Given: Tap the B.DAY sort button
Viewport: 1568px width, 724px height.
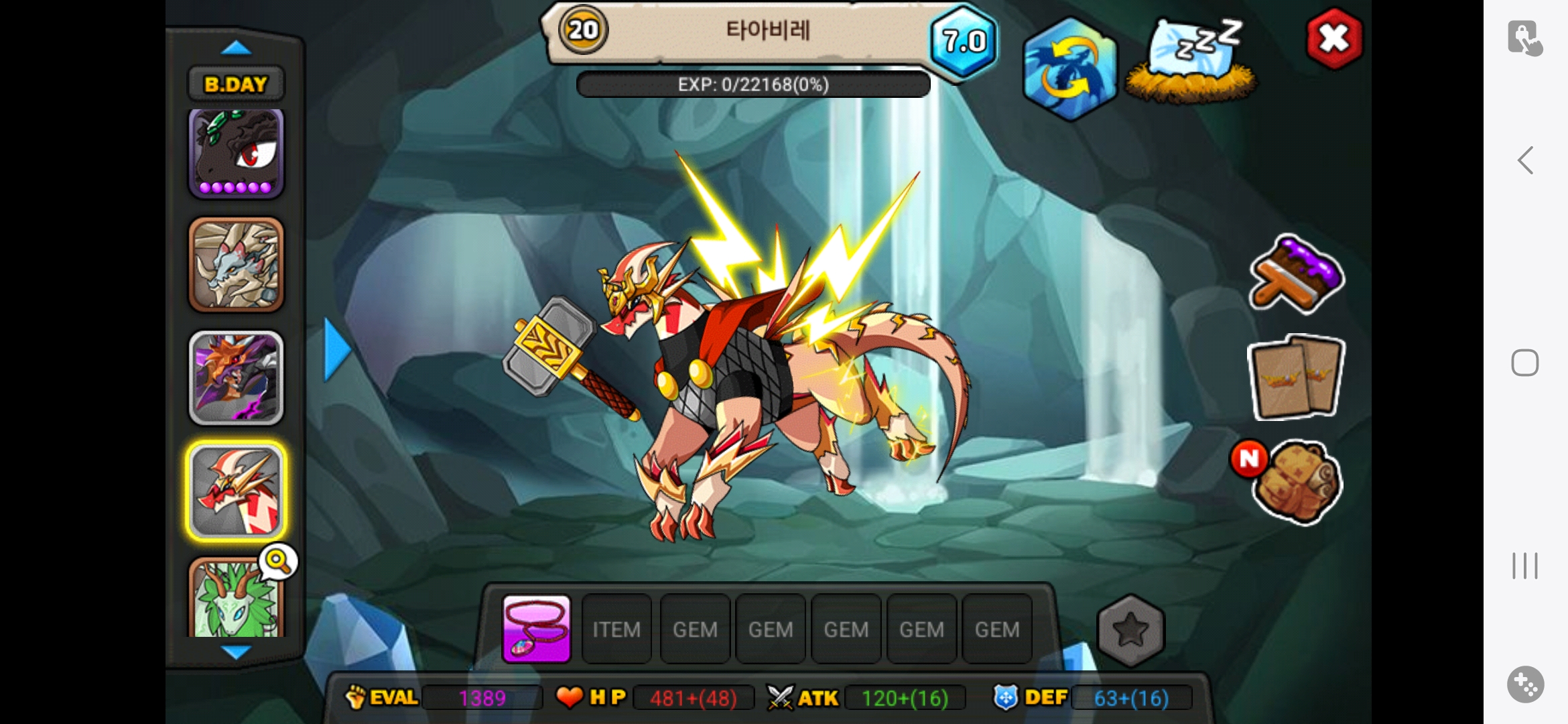Looking at the screenshot, I should point(236,84).
